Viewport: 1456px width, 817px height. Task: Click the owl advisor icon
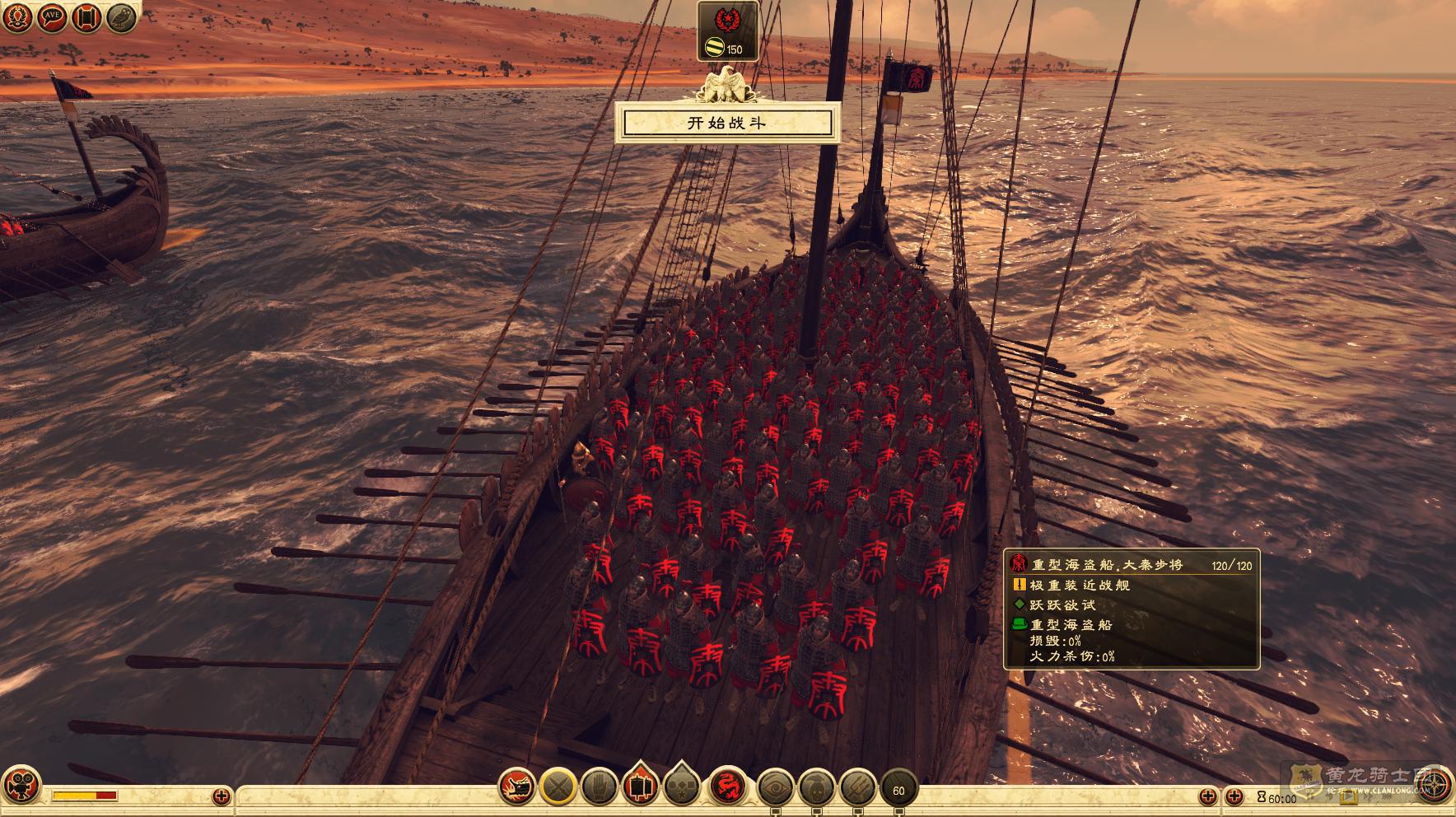pos(122,18)
